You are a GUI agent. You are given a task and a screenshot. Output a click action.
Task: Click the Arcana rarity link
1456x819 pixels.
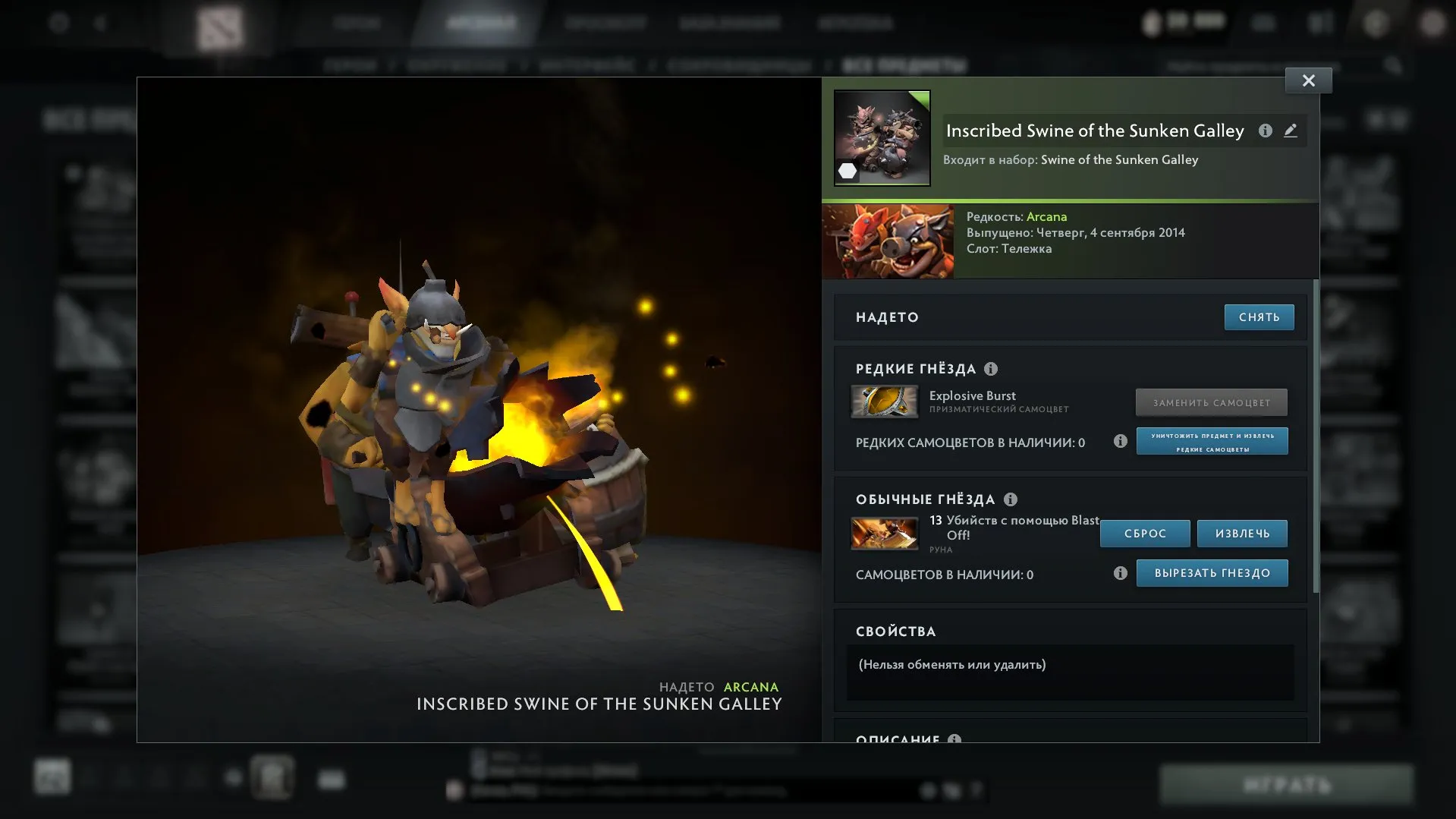[1047, 216]
